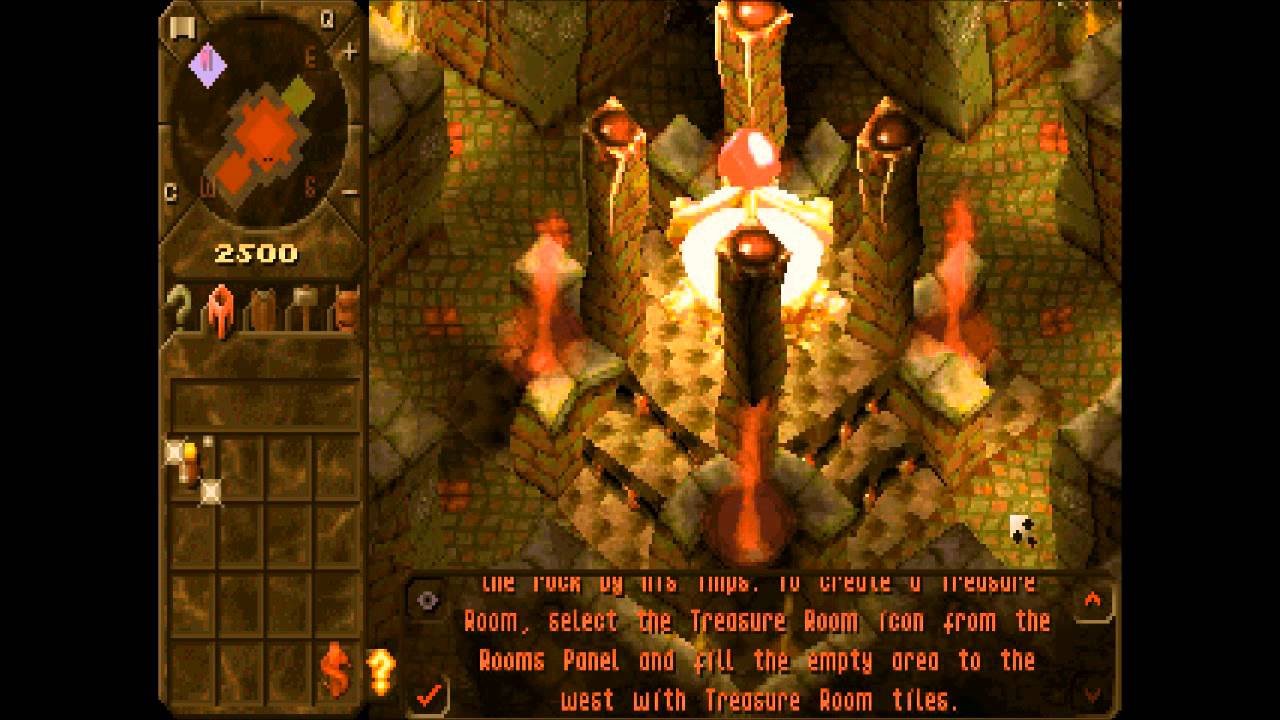The height and width of the screenshot is (720, 1280).
Task: Zoom in the minimap with the plus button
Action: tap(349, 53)
